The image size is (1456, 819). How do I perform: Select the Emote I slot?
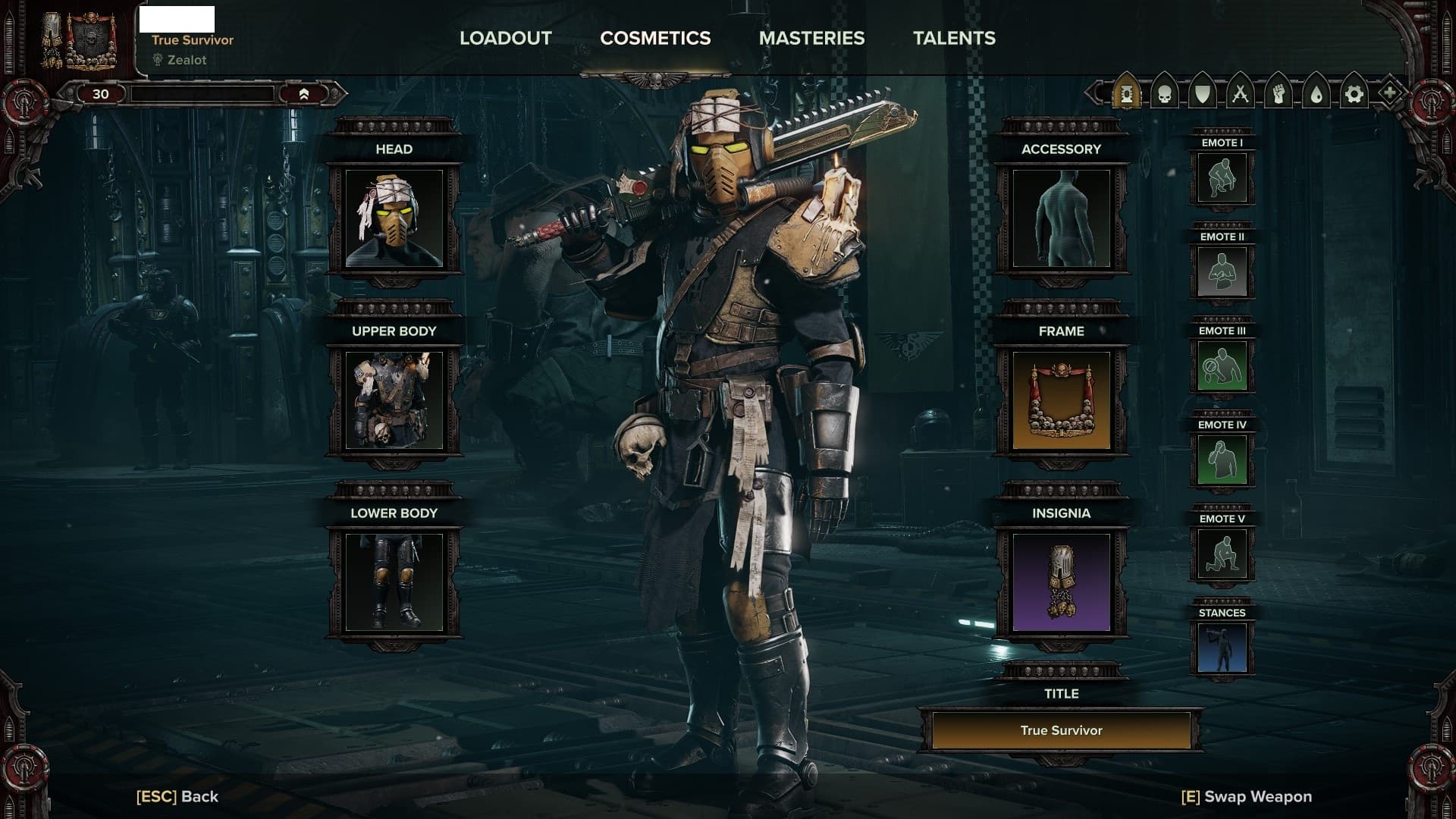tap(1222, 177)
